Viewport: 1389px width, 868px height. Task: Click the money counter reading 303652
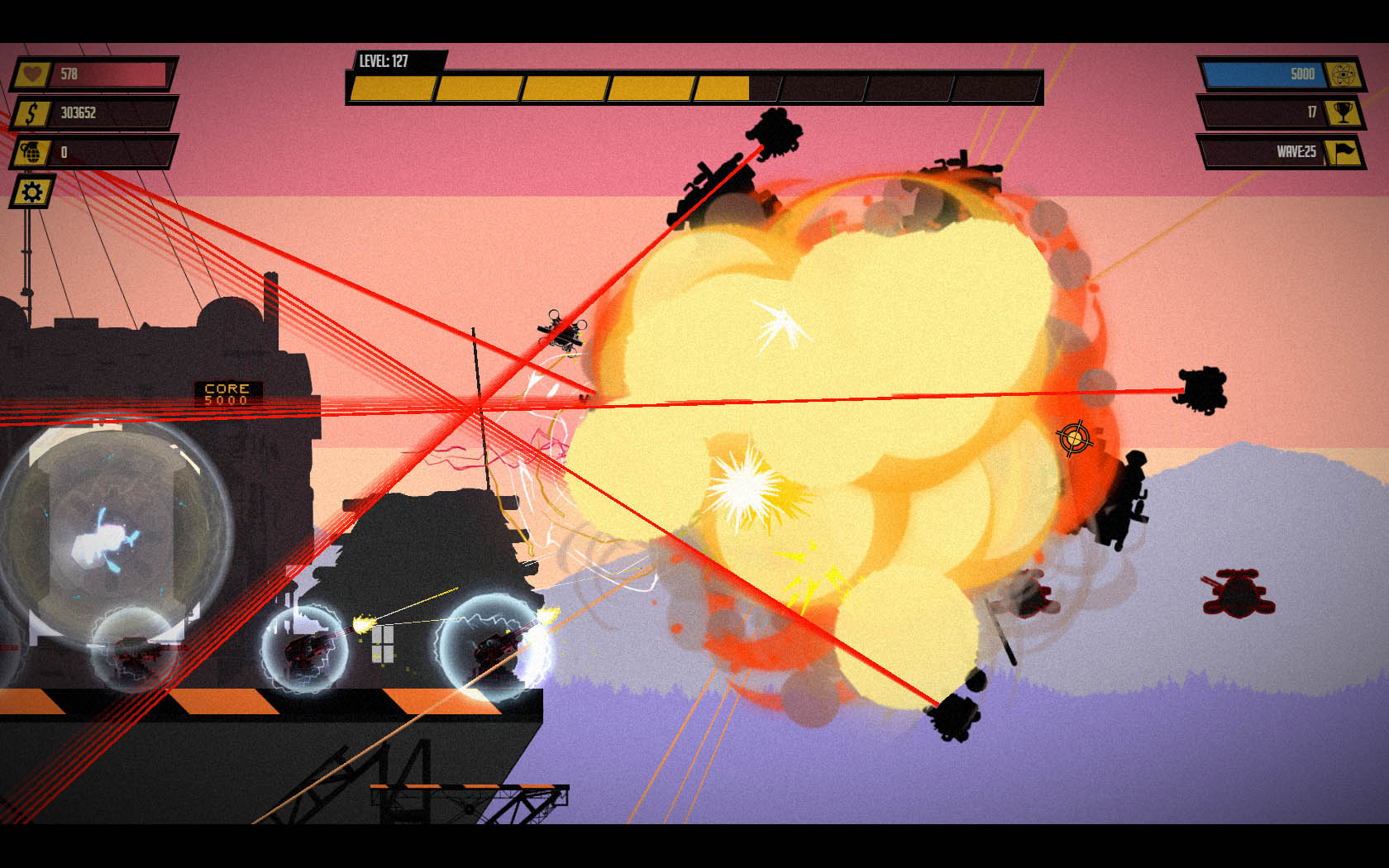(x=107, y=113)
